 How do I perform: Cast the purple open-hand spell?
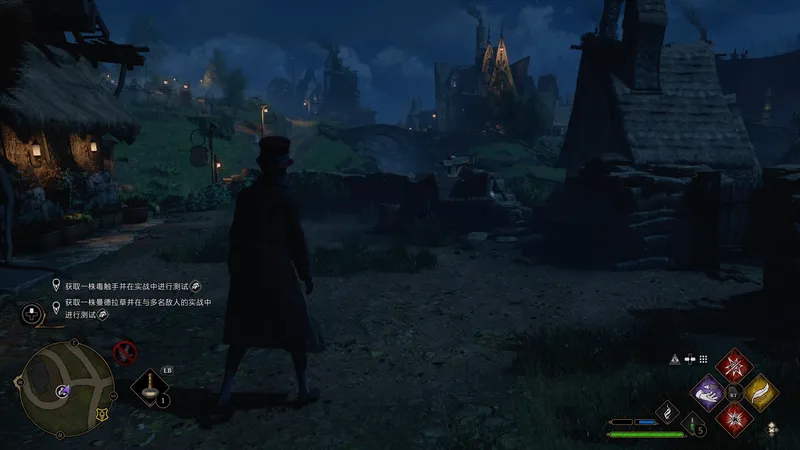click(709, 392)
